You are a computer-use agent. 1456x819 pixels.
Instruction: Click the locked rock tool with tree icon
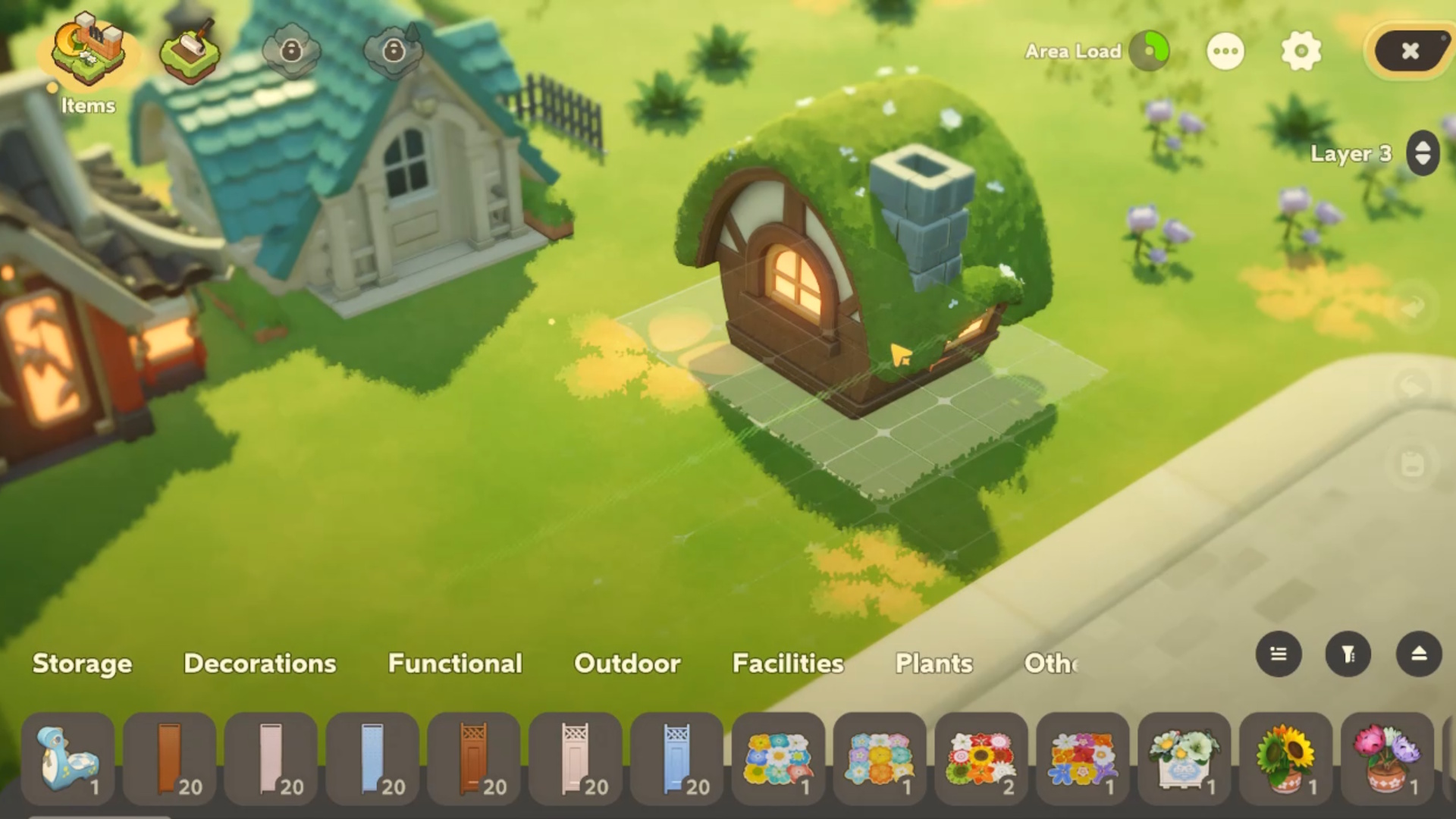[393, 51]
